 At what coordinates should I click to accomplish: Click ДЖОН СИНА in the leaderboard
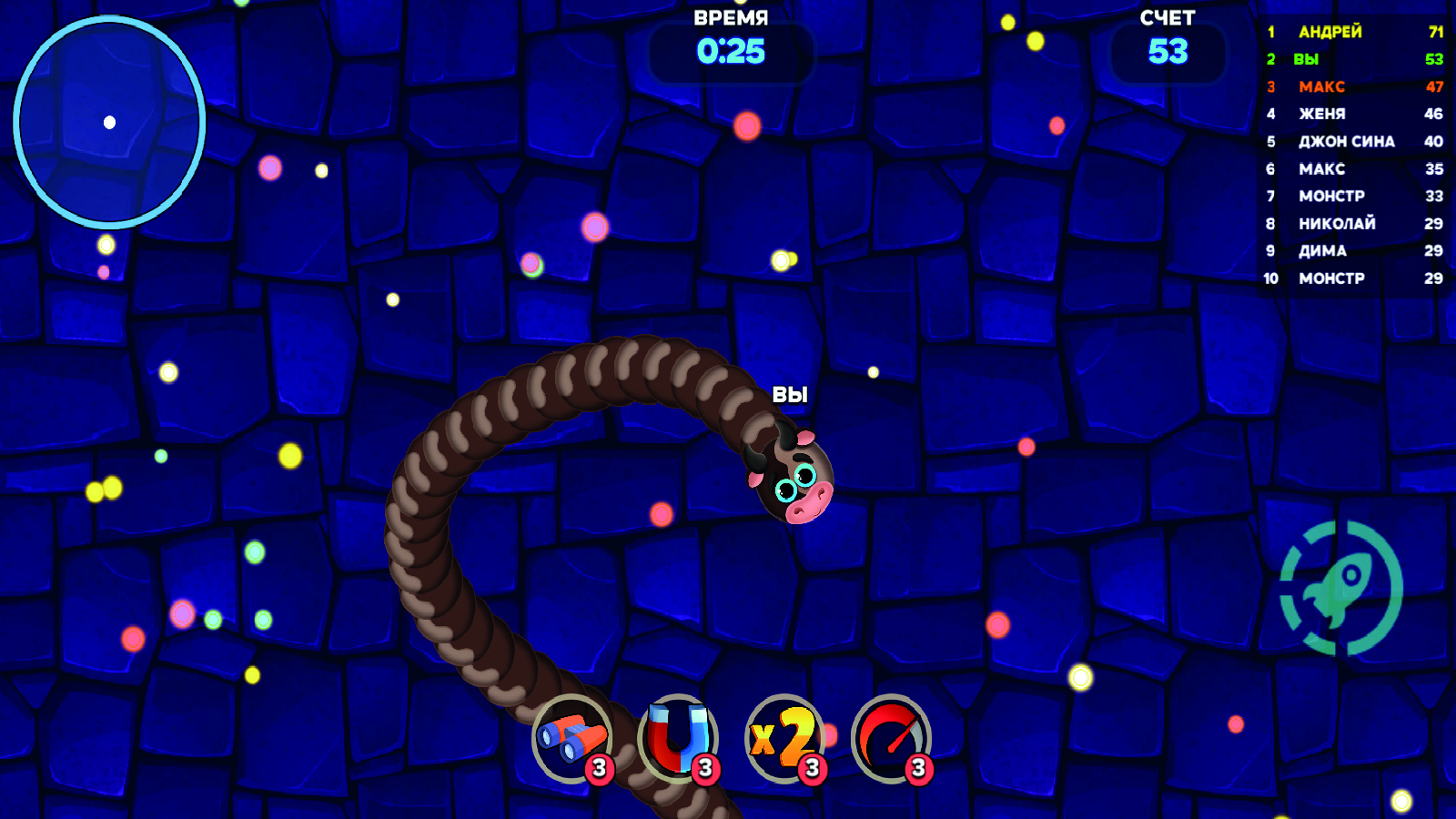point(1347,142)
